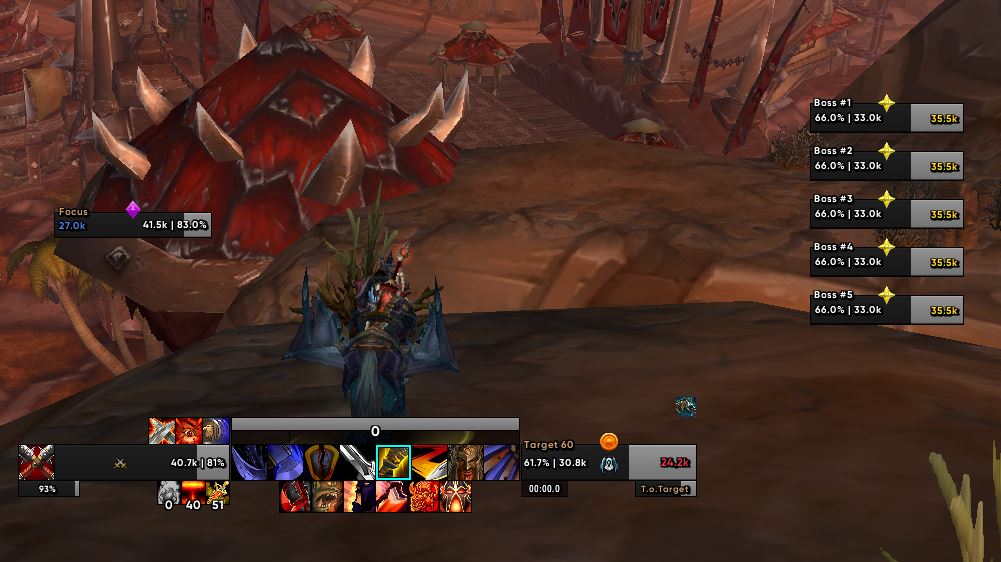1001x562 pixels.
Task: Select the player frame crossed-swords portrait
Action: pyautogui.click(x=36, y=463)
